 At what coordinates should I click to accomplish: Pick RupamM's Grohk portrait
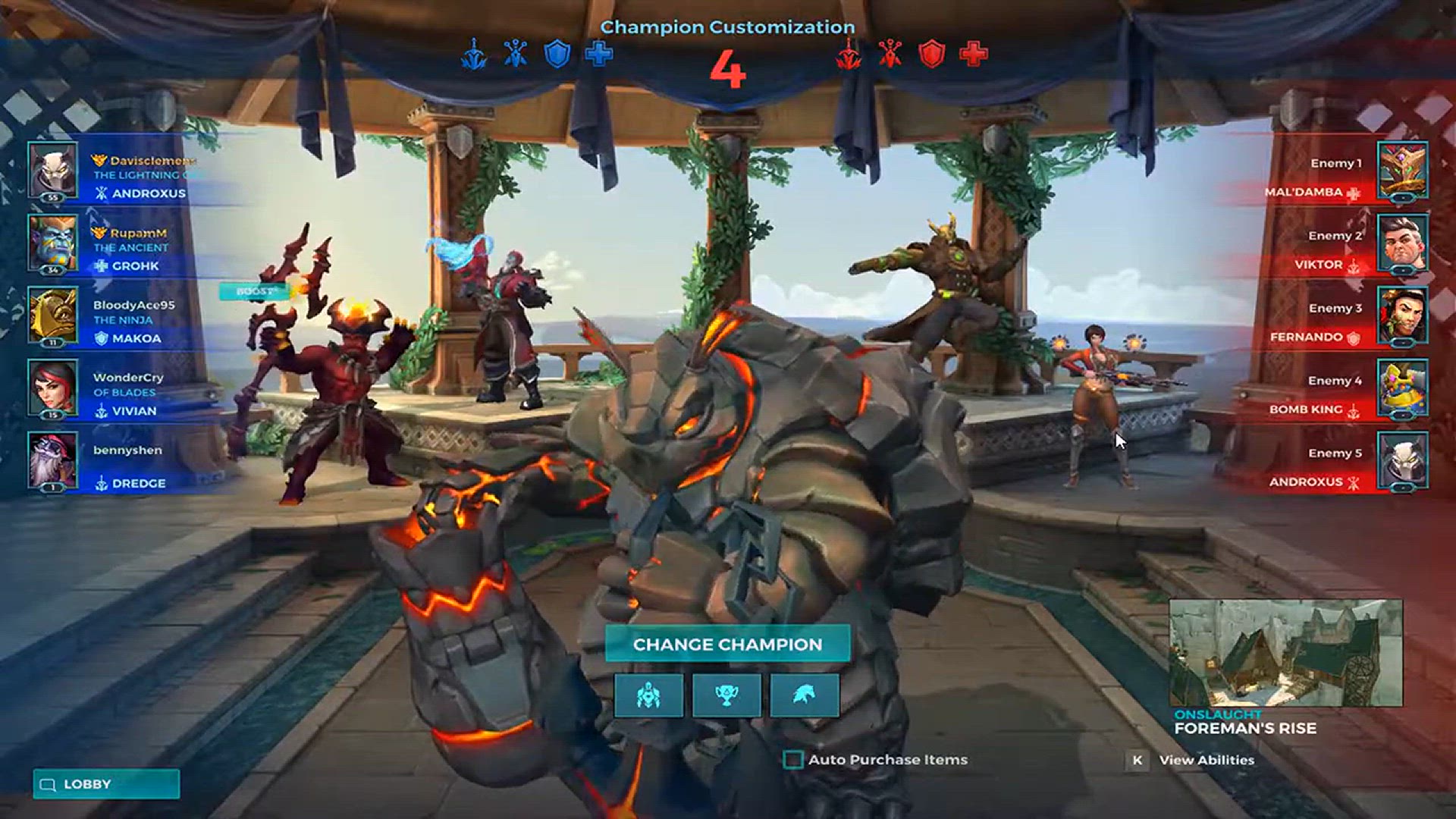52,243
